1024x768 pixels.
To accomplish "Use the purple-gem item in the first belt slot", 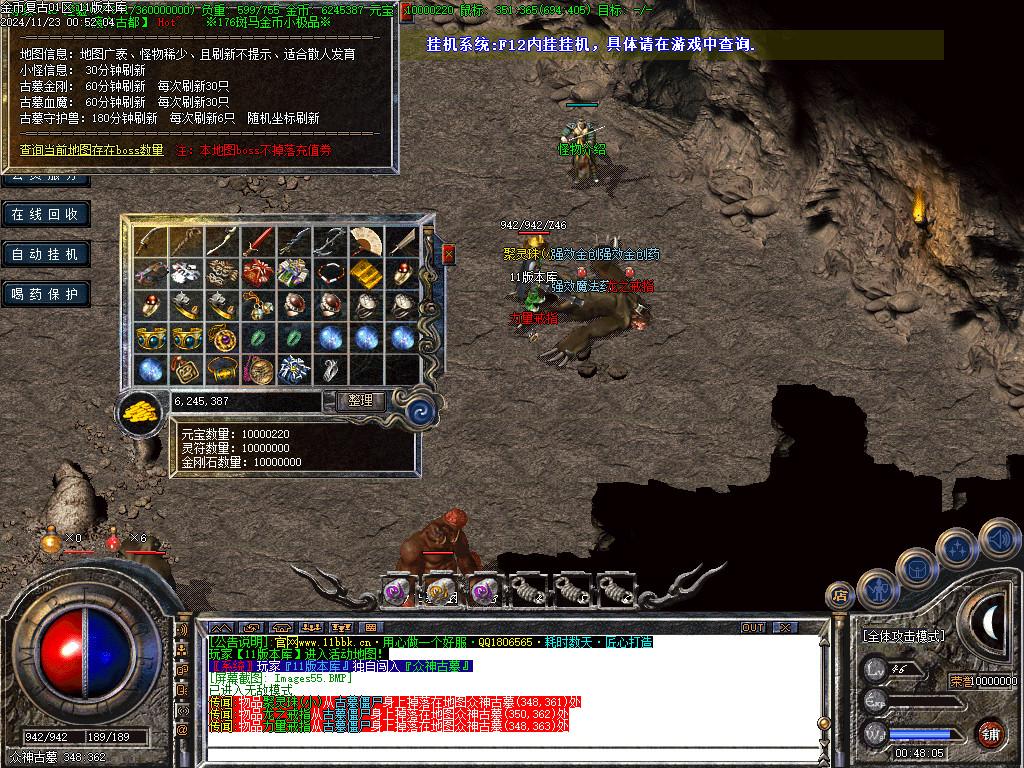I will [397, 591].
